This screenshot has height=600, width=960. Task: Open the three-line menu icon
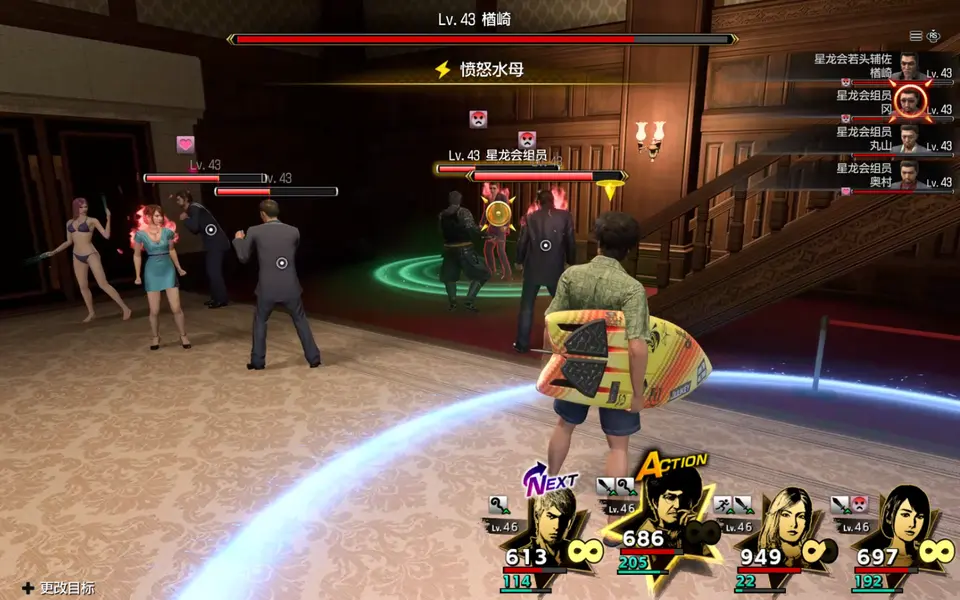pos(916,36)
